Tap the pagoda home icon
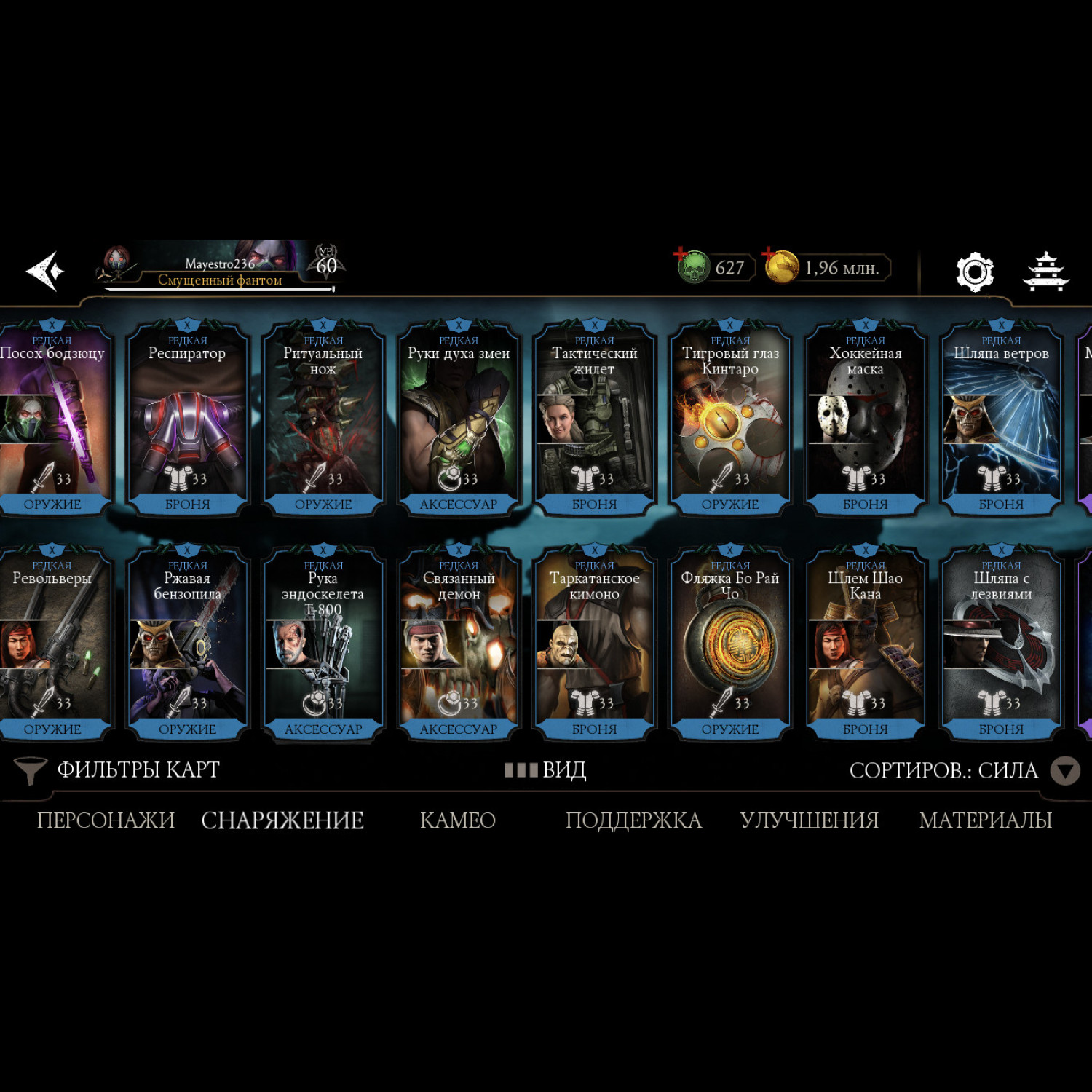Screen dimensions: 1092x1092 (x=1045, y=272)
